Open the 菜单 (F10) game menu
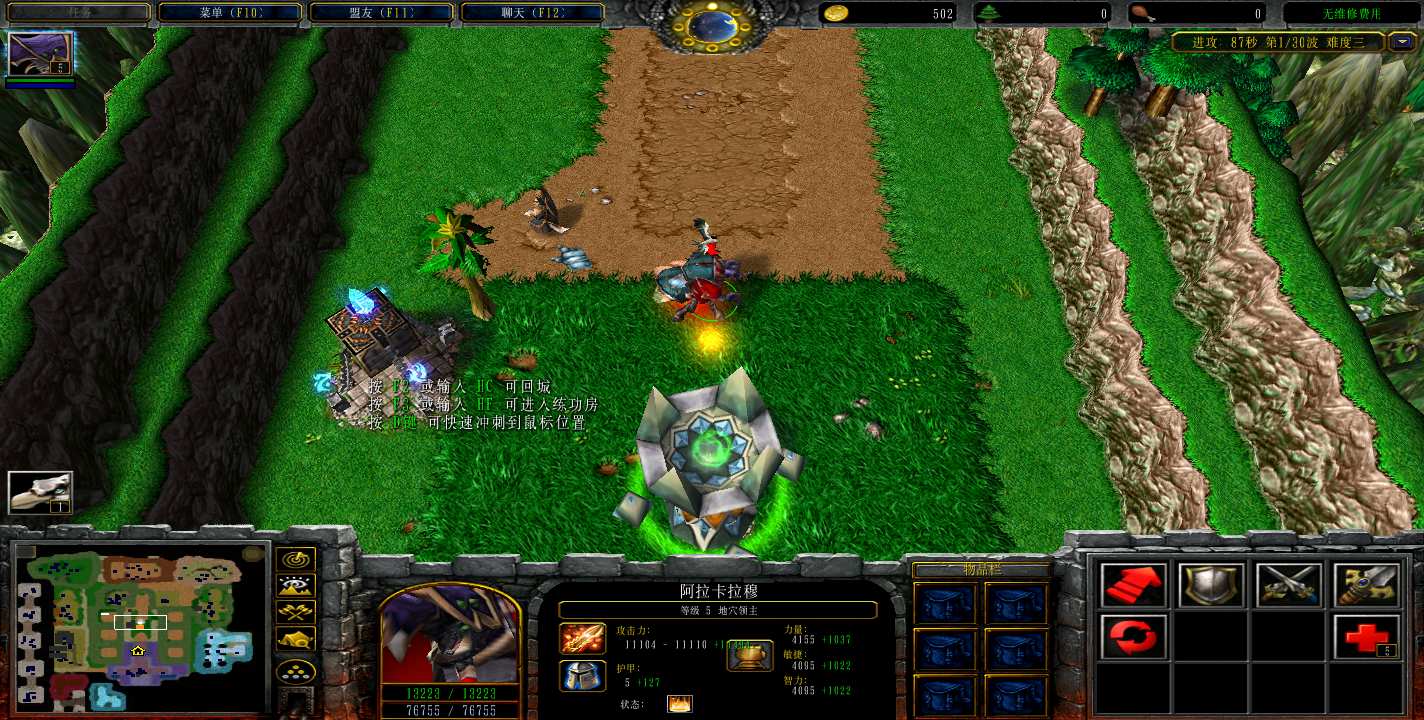Image resolution: width=1424 pixels, height=720 pixels. (229, 13)
